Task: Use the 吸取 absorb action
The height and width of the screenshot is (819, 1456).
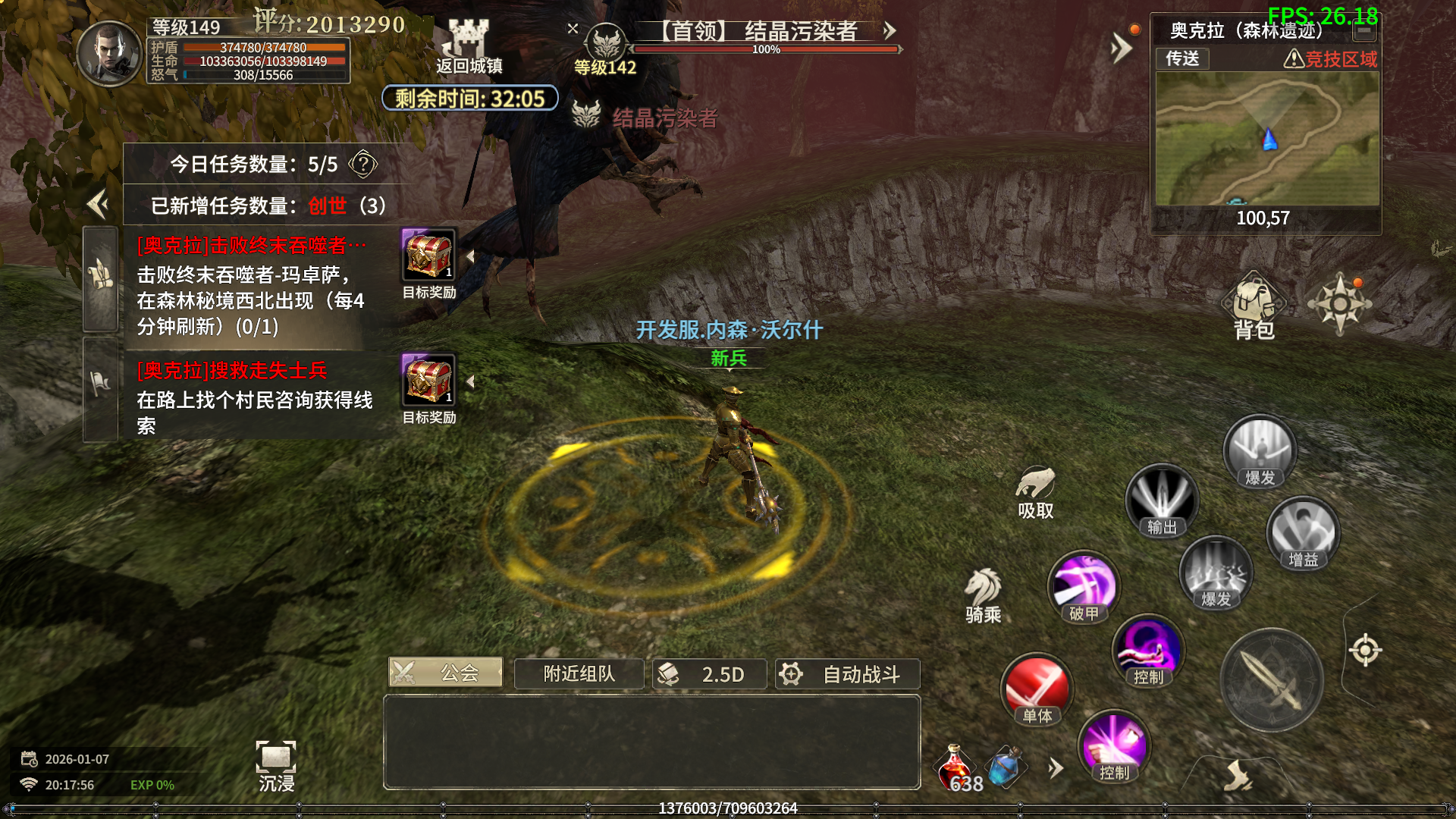Action: [x=1035, y=491]
